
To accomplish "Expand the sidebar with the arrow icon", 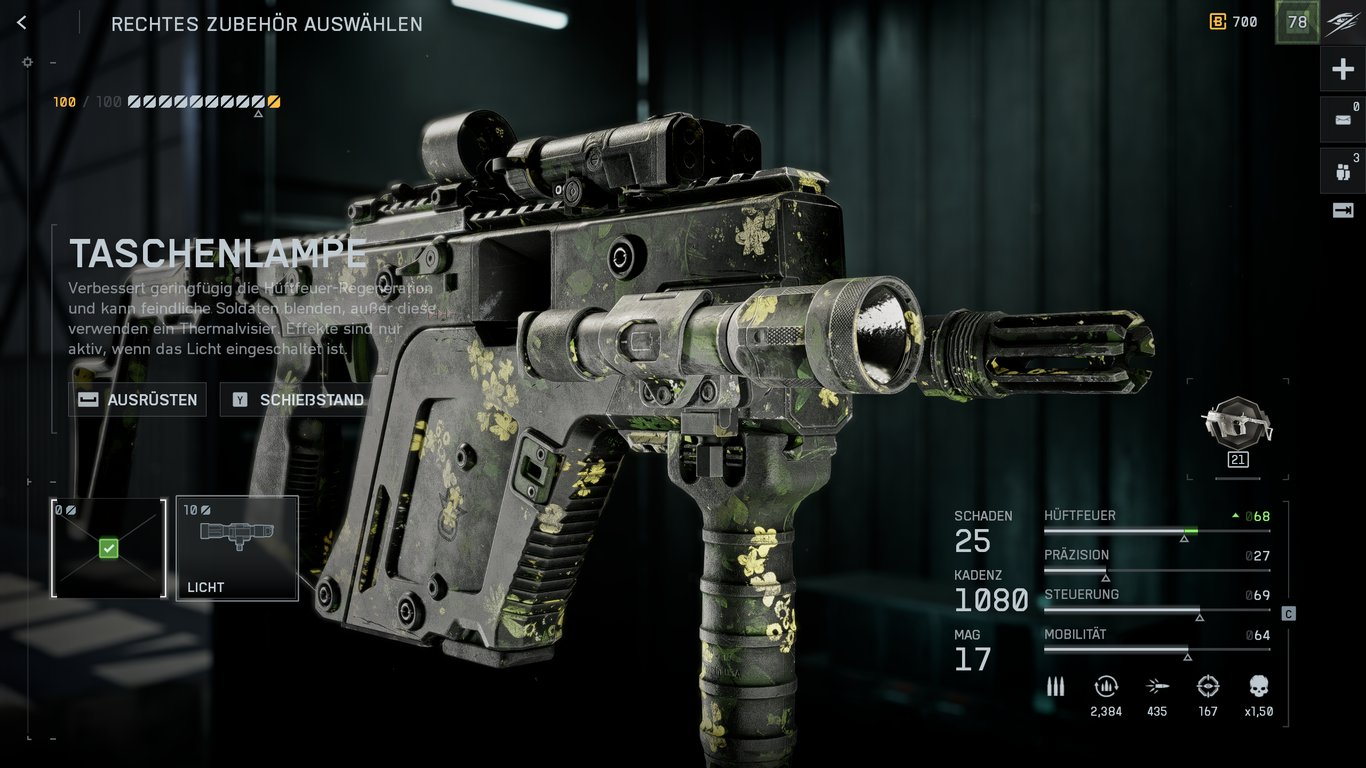I will [x=1342, y=210].
